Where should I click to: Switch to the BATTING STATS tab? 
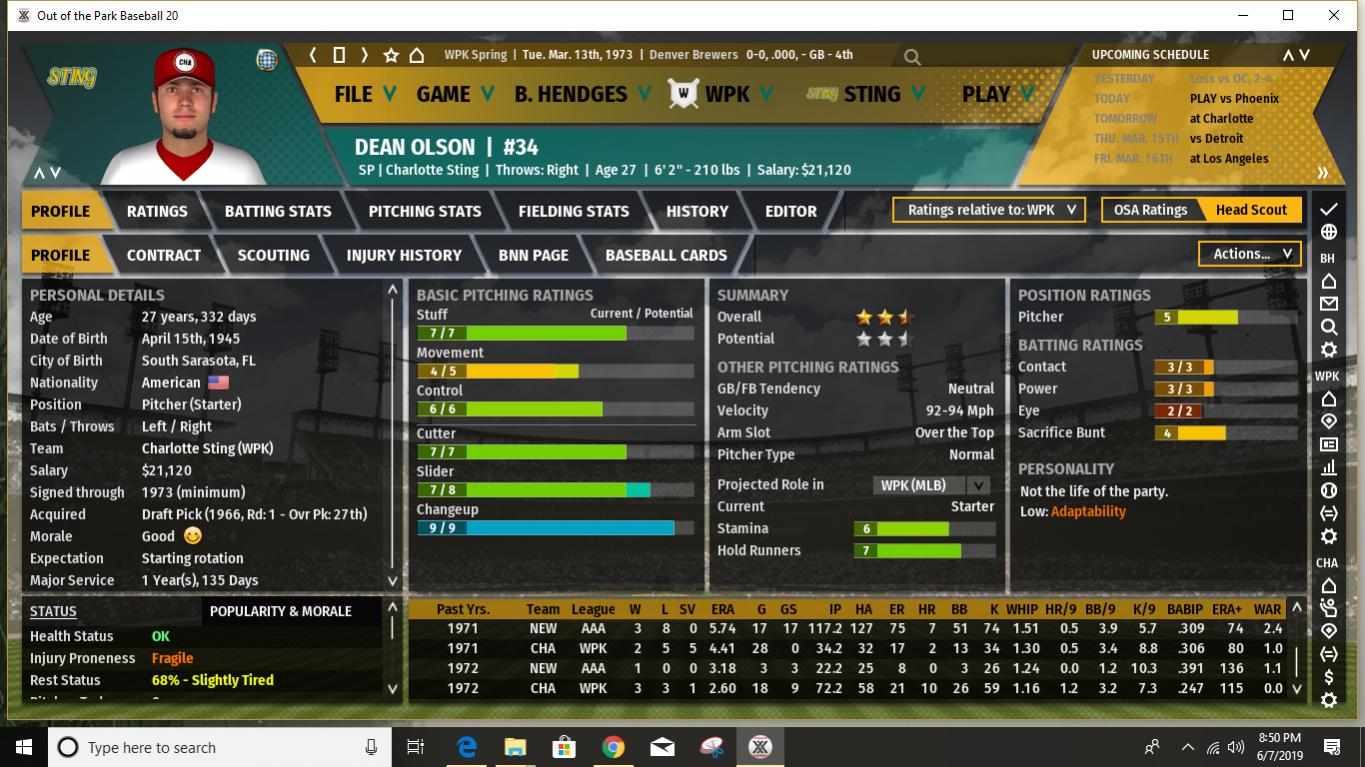[278, 211]
